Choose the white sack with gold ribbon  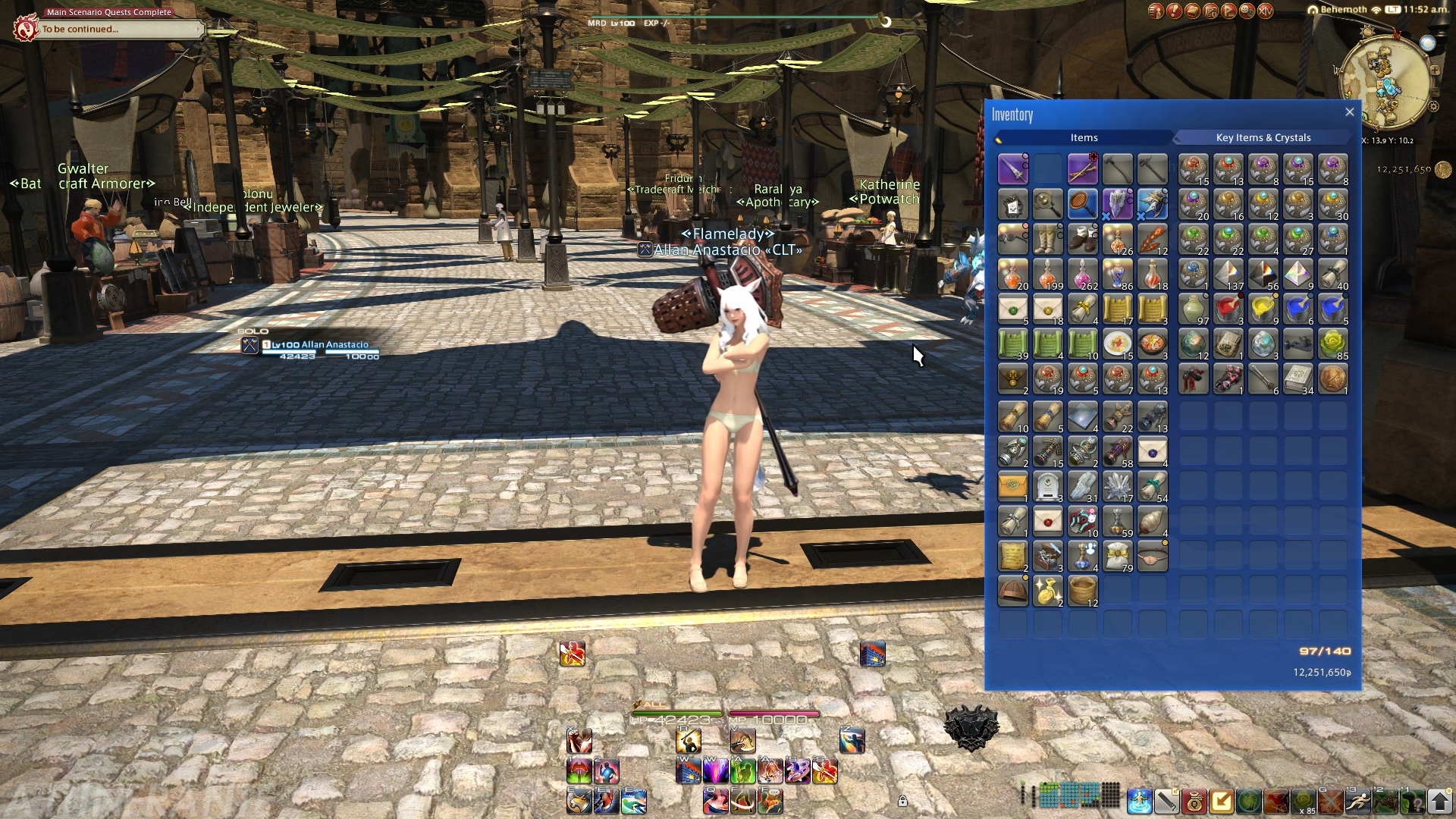coord(1117,556)
